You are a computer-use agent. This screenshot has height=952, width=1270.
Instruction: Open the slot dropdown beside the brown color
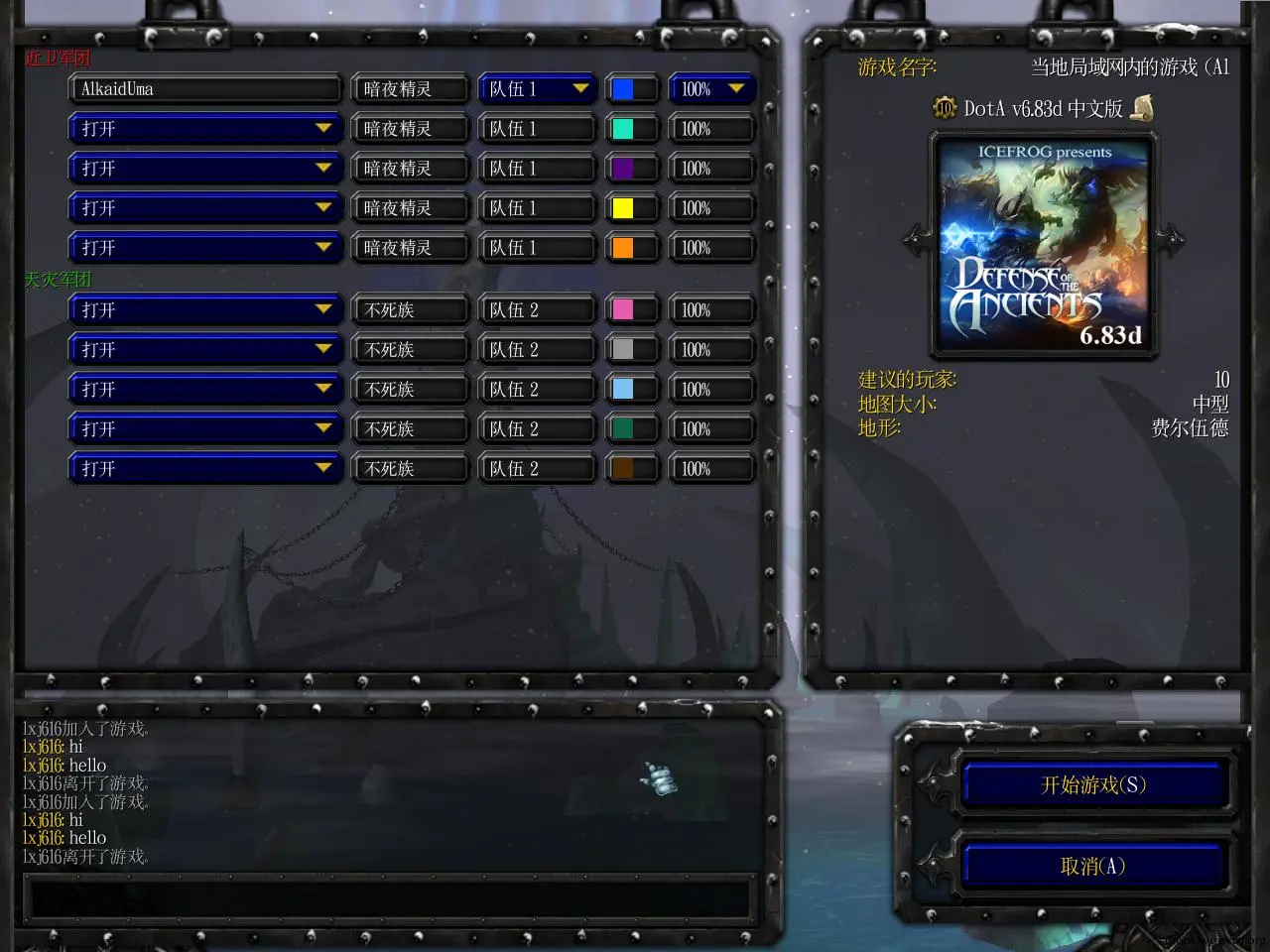(x=203, y=469)
